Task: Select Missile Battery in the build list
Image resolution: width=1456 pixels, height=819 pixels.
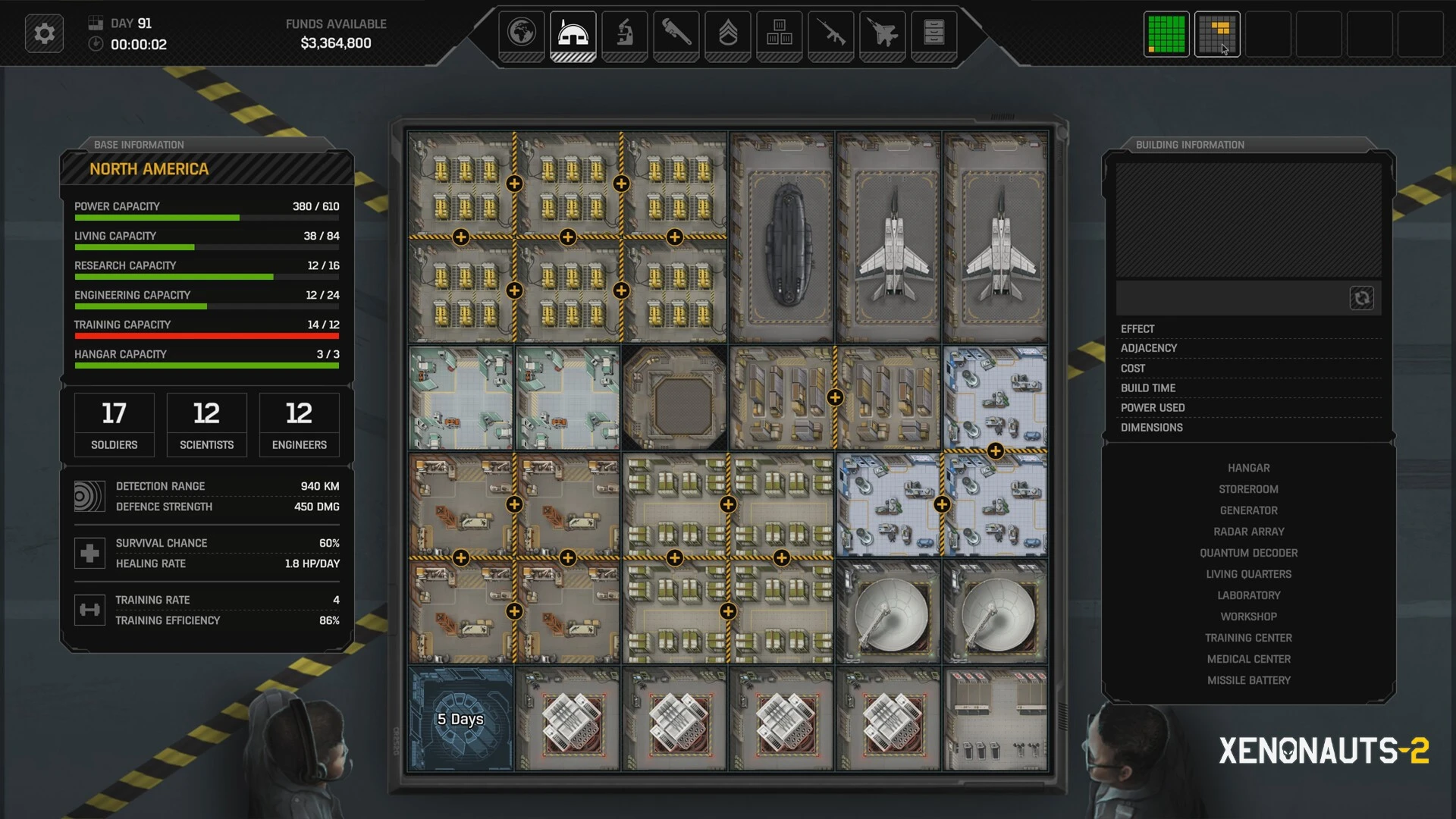Action: pyautogui.click(x=1248, y=681)
